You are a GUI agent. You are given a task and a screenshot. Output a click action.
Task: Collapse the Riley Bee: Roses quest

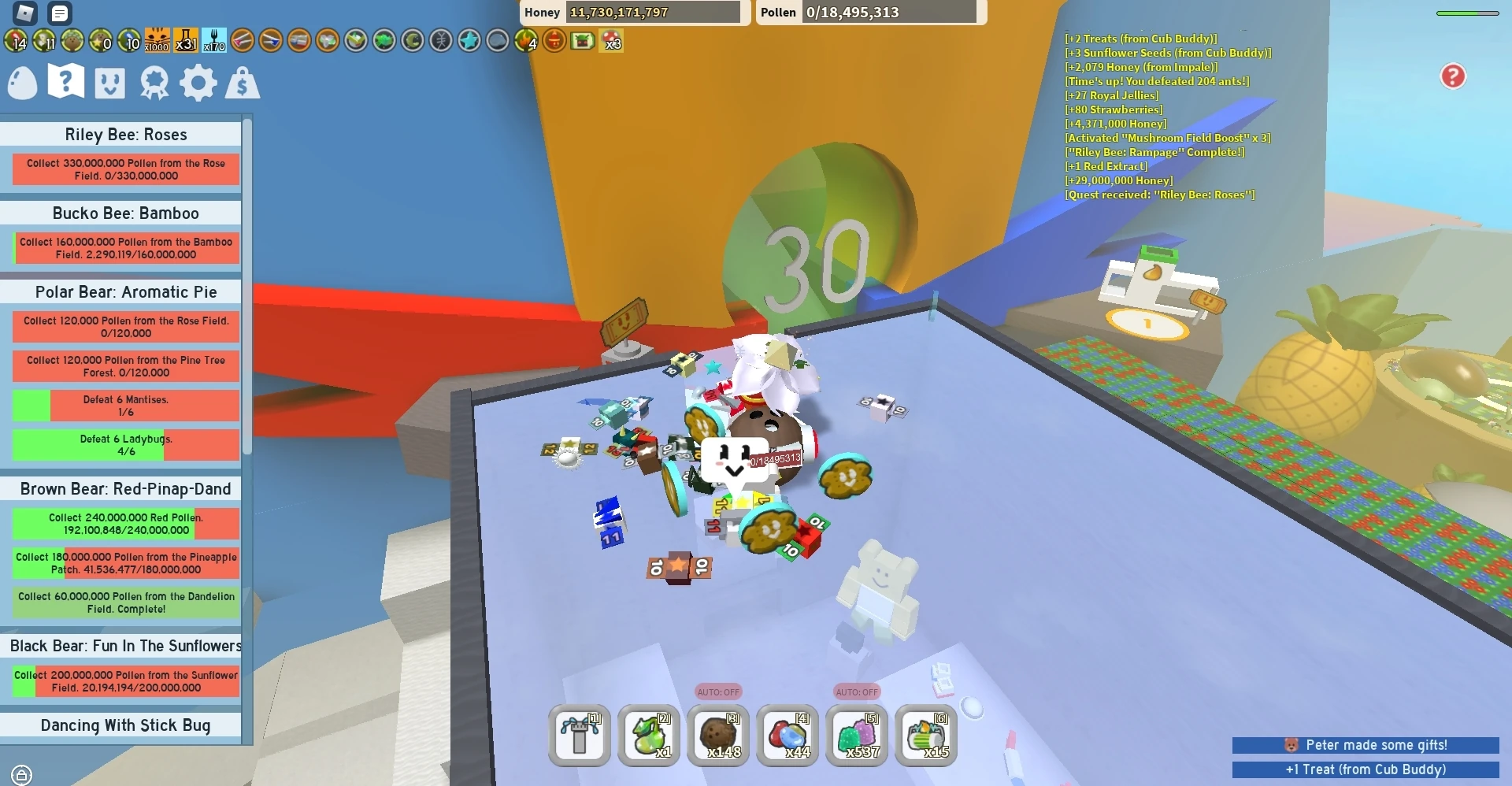[125, 135]
